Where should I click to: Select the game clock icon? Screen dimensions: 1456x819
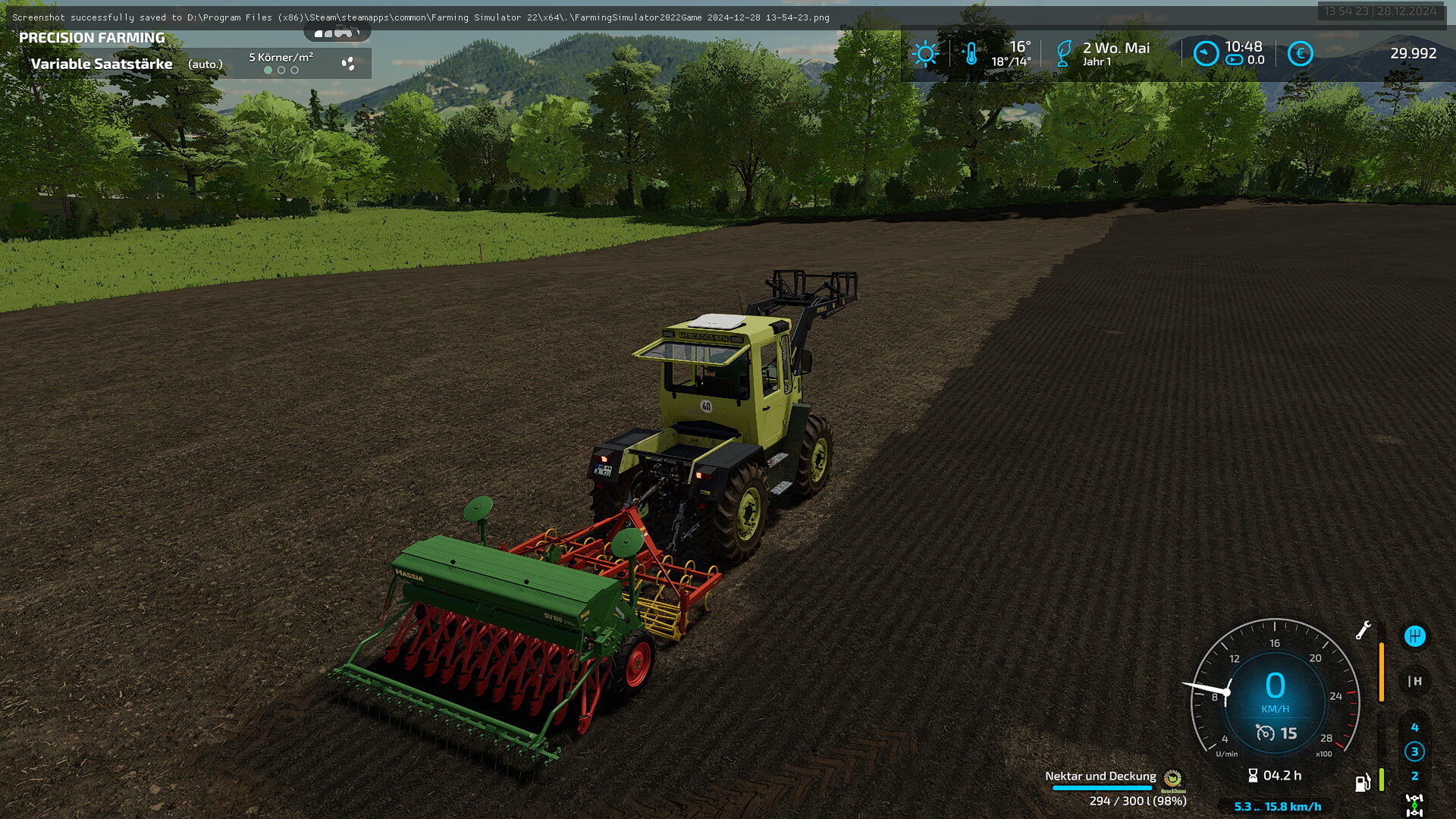[x=1206, y=54]
